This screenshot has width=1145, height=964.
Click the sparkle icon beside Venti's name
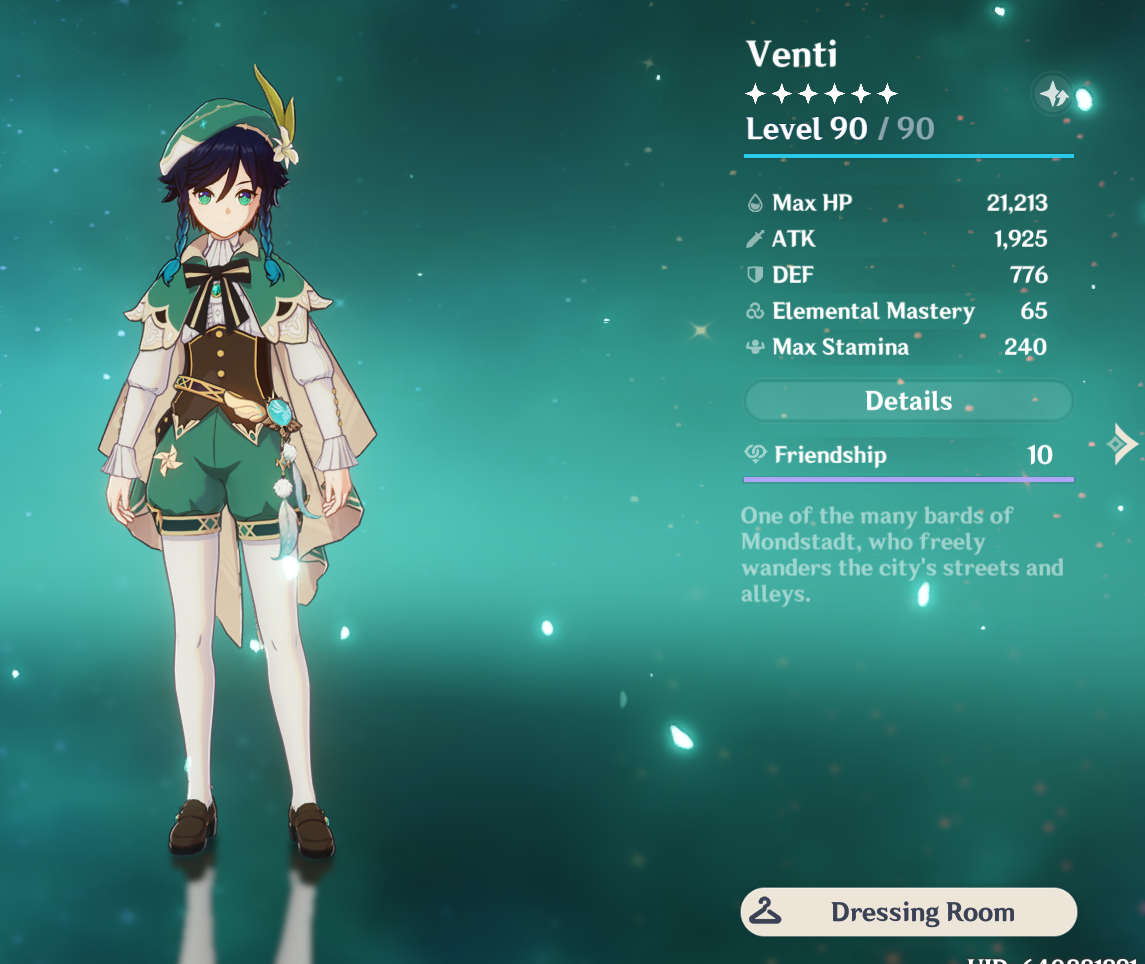tap(1053, 95)
